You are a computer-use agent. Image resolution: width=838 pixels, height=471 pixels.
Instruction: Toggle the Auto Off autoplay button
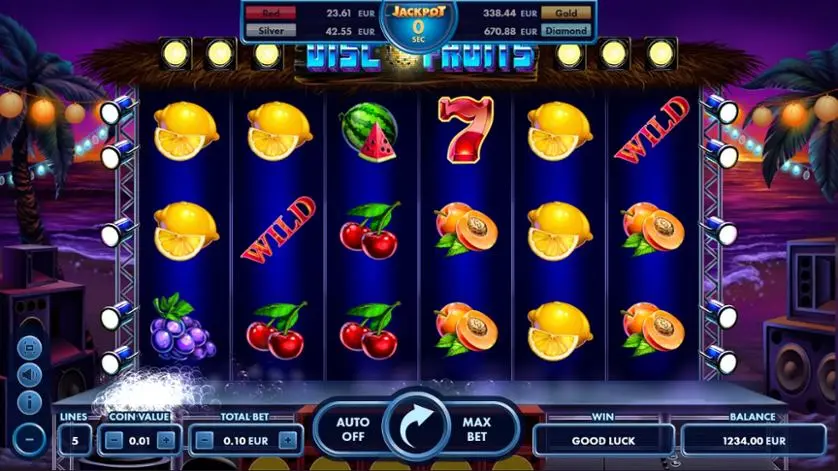(354, 430)
